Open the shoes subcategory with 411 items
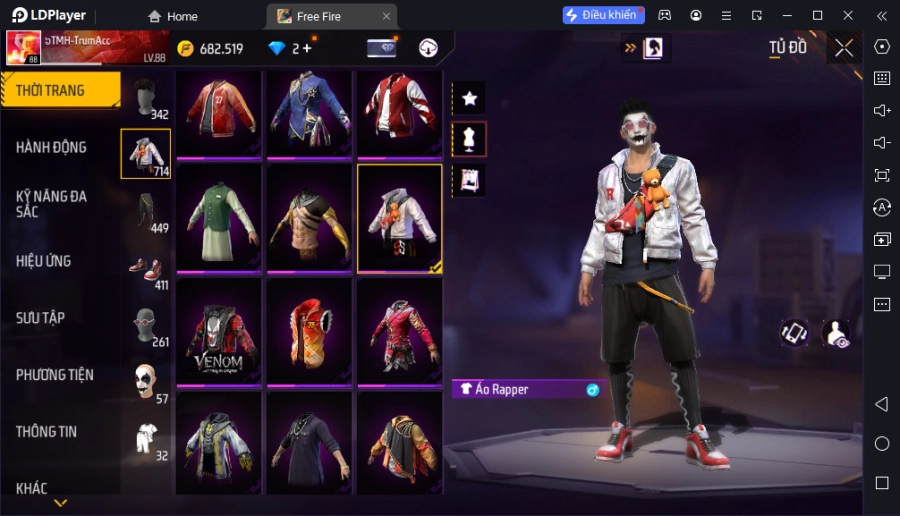Image resolution: width=900 pixels, height=516 pixels. coord(146,269)
